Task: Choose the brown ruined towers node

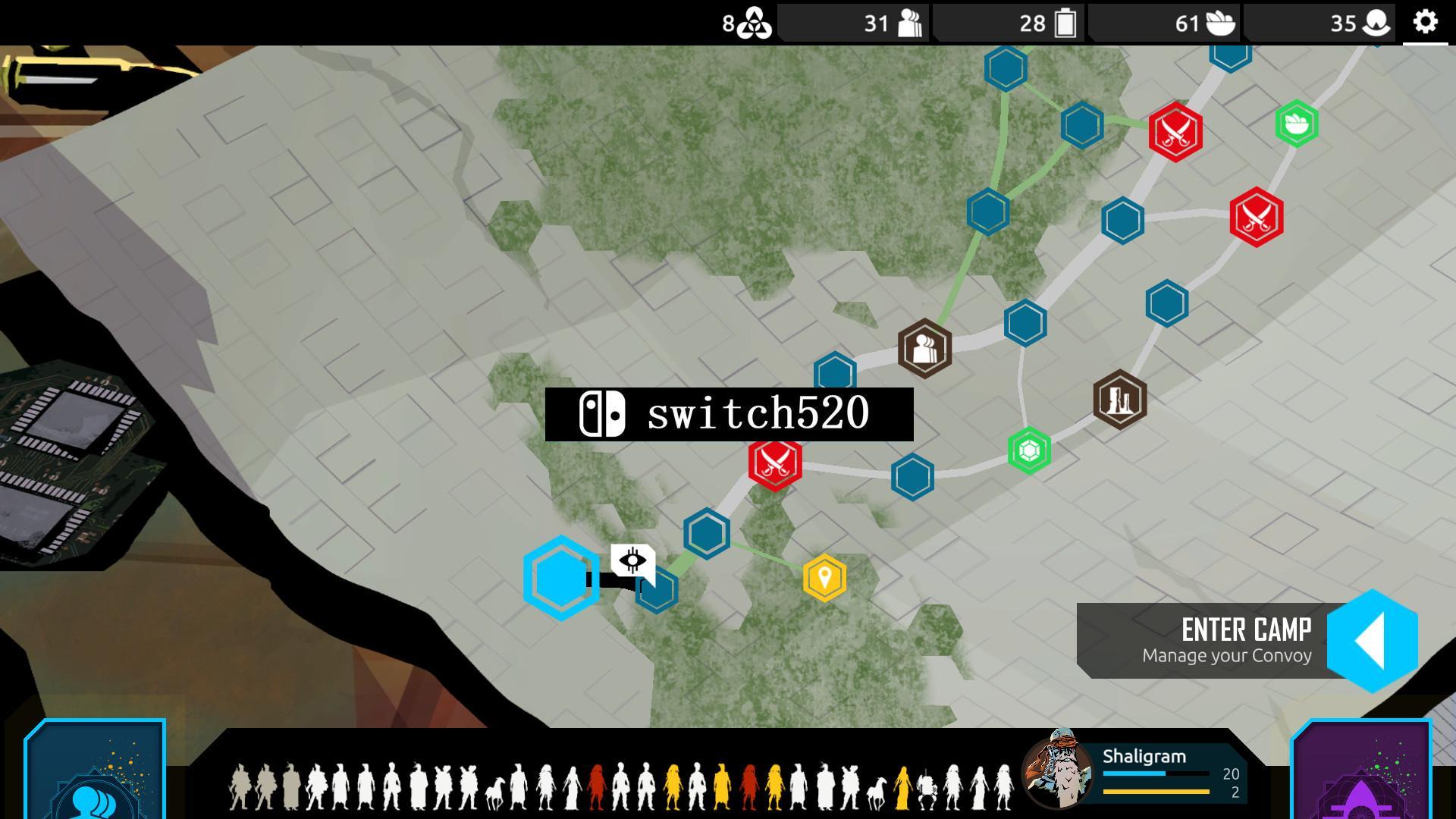Action: point(1120,399)
